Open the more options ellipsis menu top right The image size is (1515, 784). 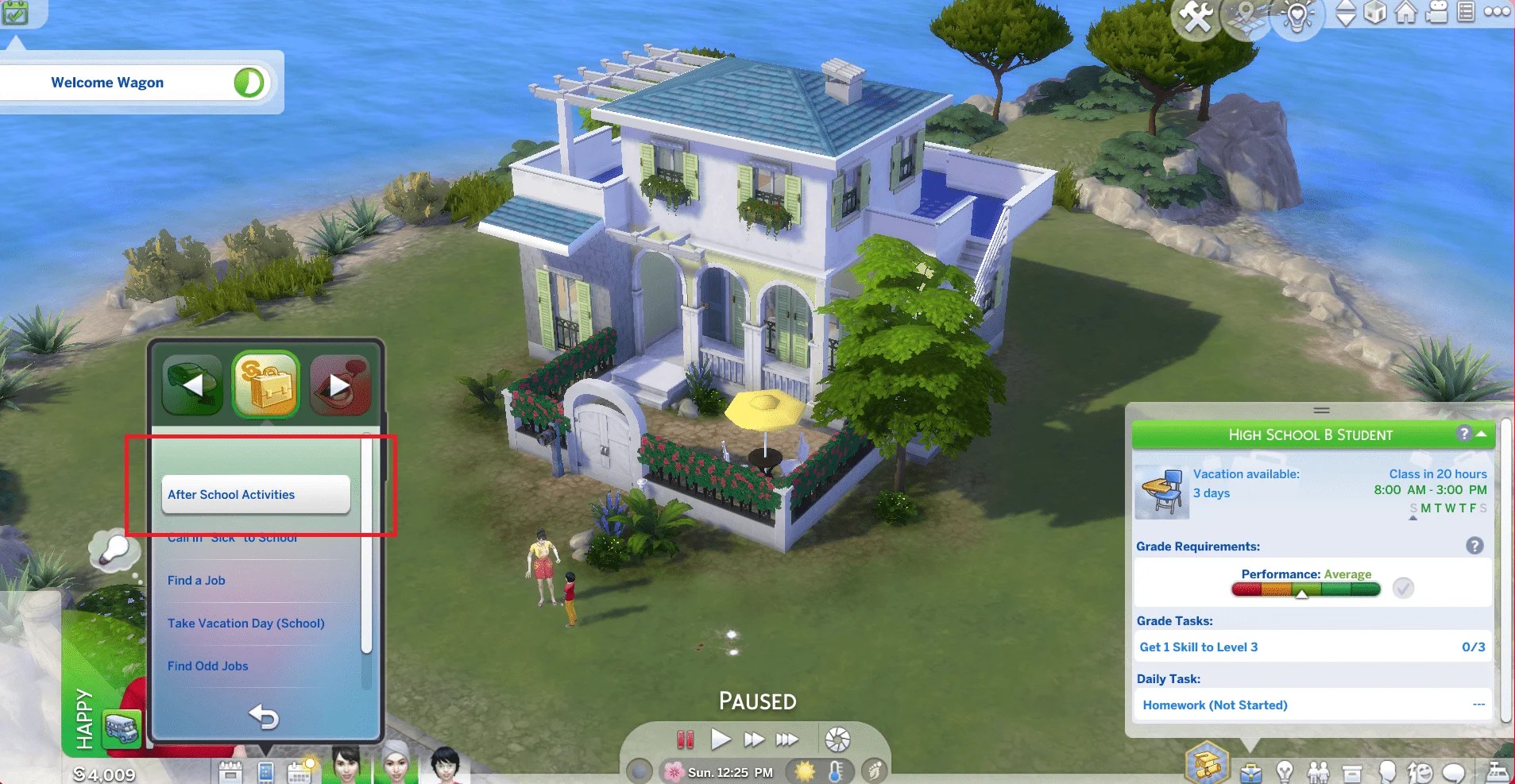(1498, 12)
